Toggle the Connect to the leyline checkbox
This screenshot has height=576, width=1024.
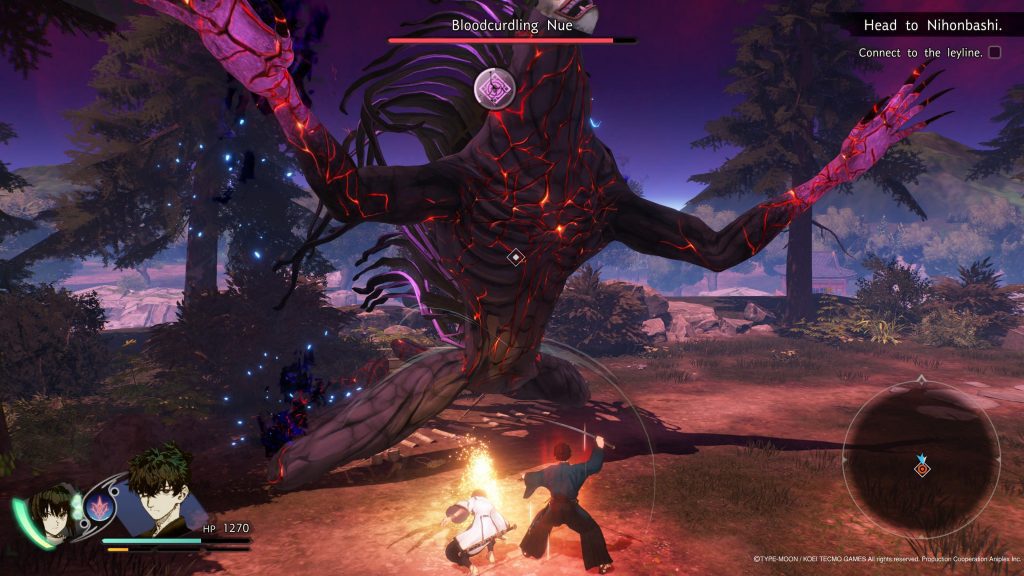[994, 52]
